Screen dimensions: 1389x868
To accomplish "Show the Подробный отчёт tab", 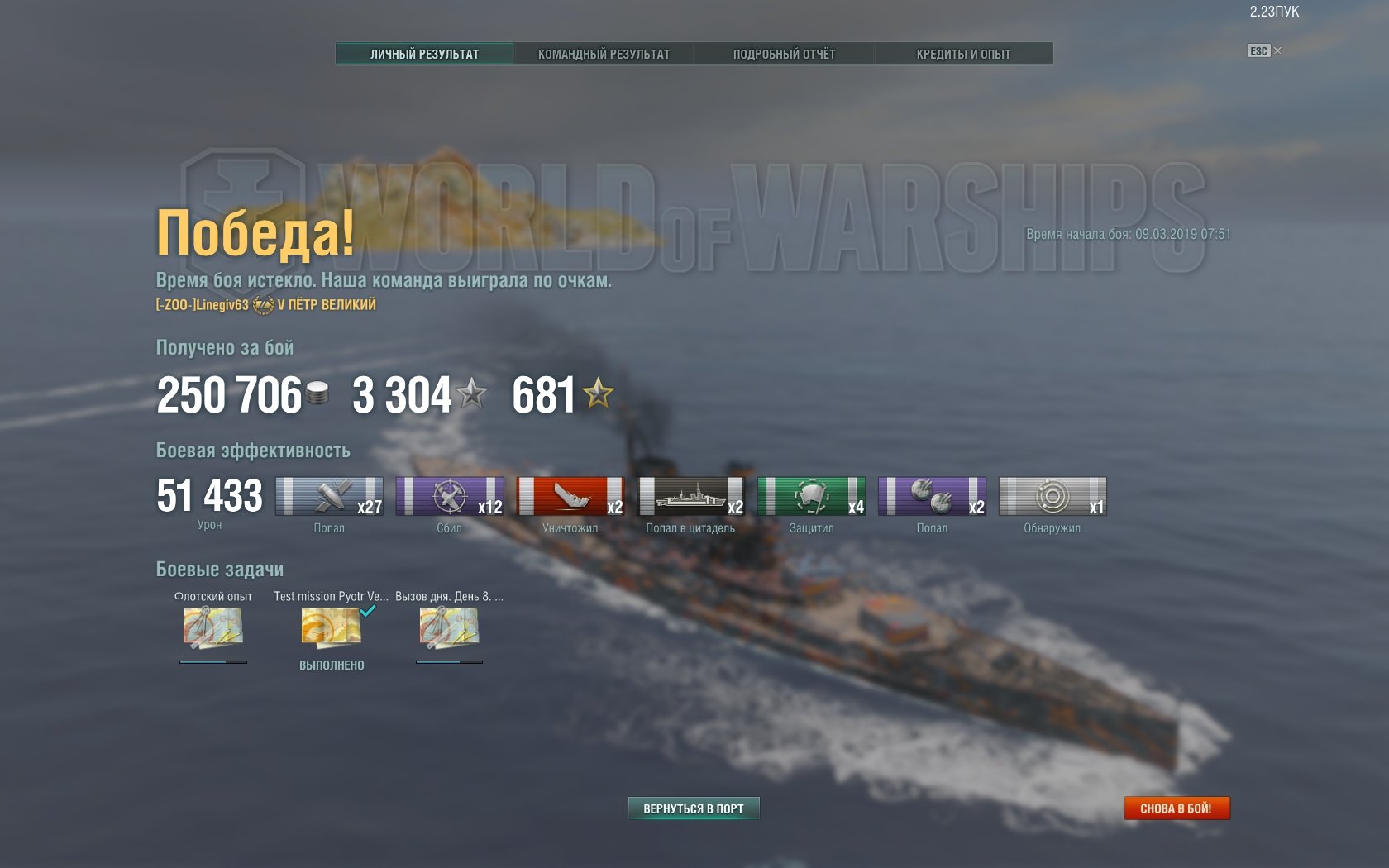I will [784, 54].
